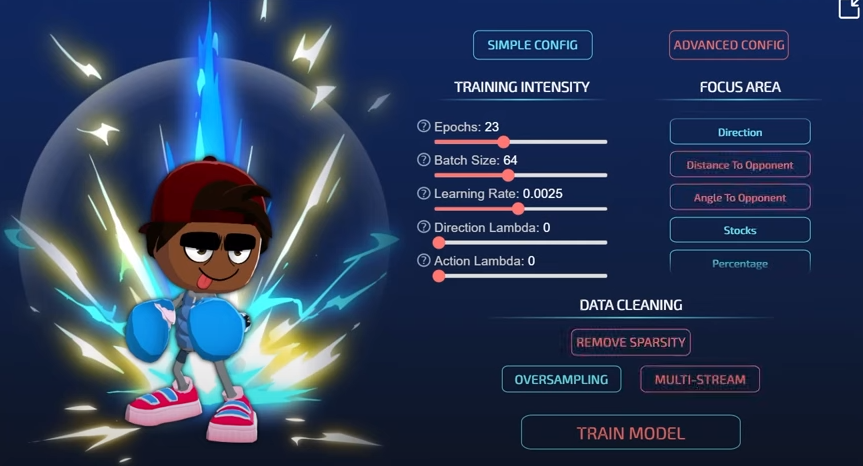Toggle the Multi-Stream option

tap(700, 380)
